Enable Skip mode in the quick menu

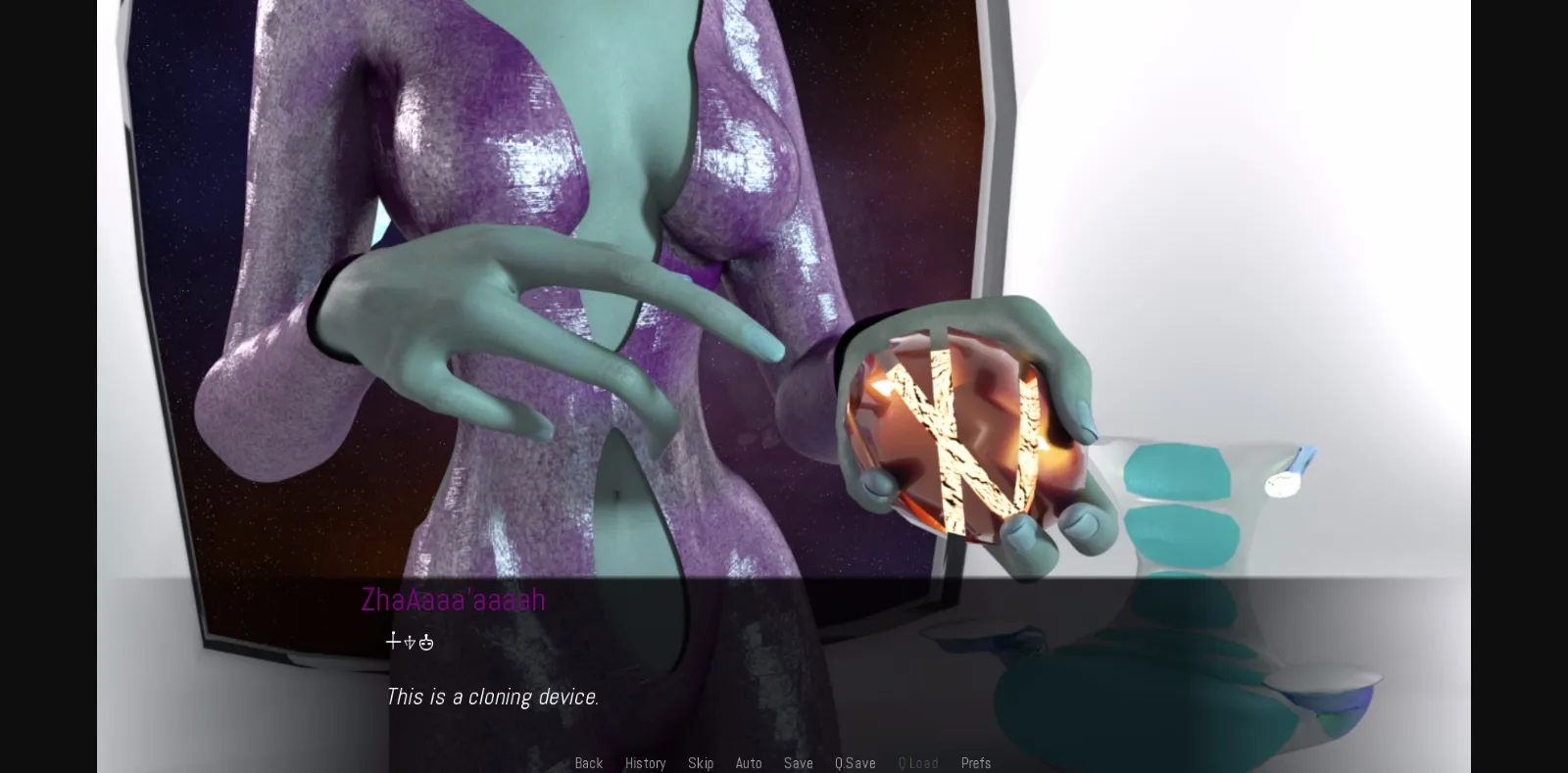pyautogui.click(x=701, y=762)
